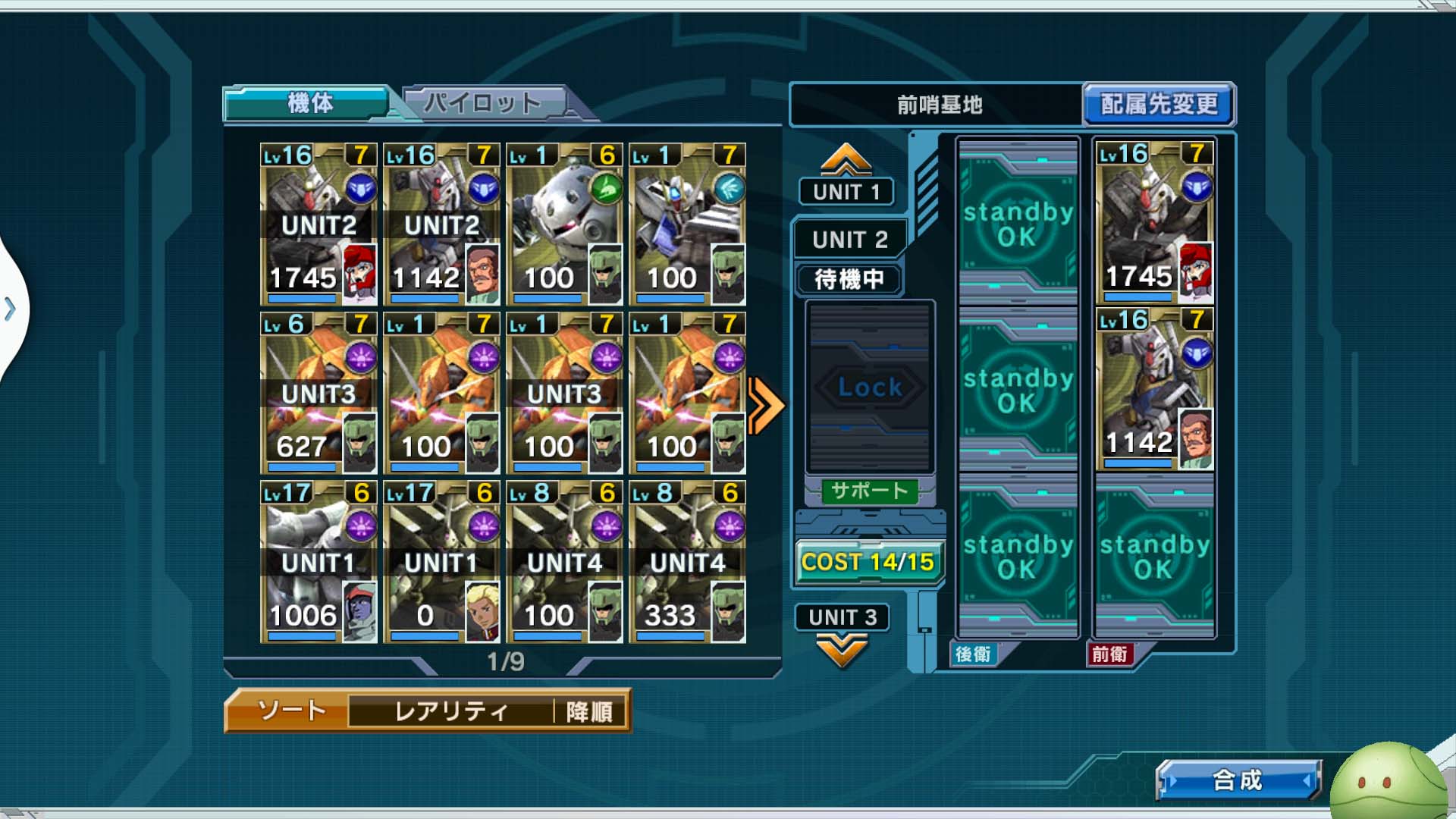Toggle the 降順 sort order

click(x=589, y=711)
